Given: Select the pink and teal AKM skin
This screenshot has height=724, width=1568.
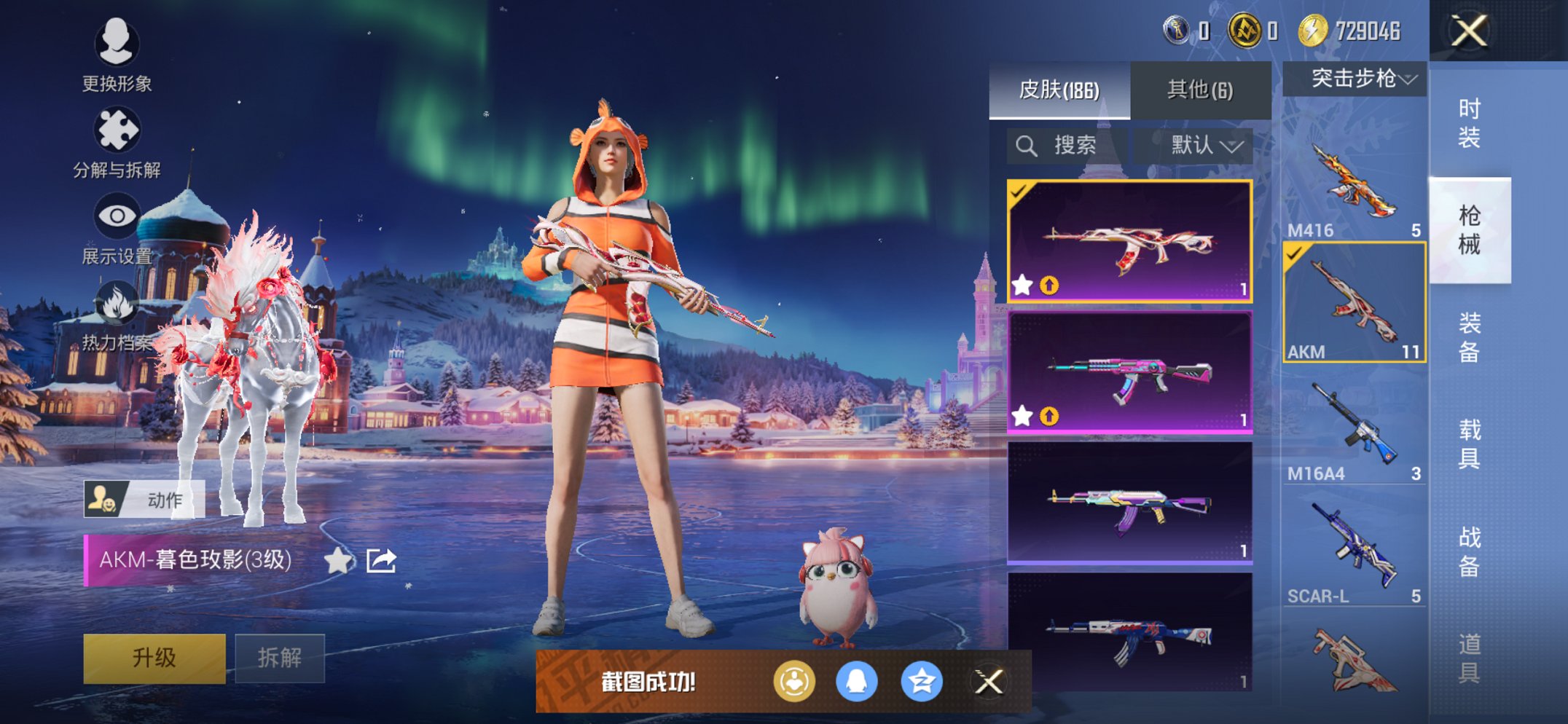Looking at the screenshot, I should coord(1129,373).
